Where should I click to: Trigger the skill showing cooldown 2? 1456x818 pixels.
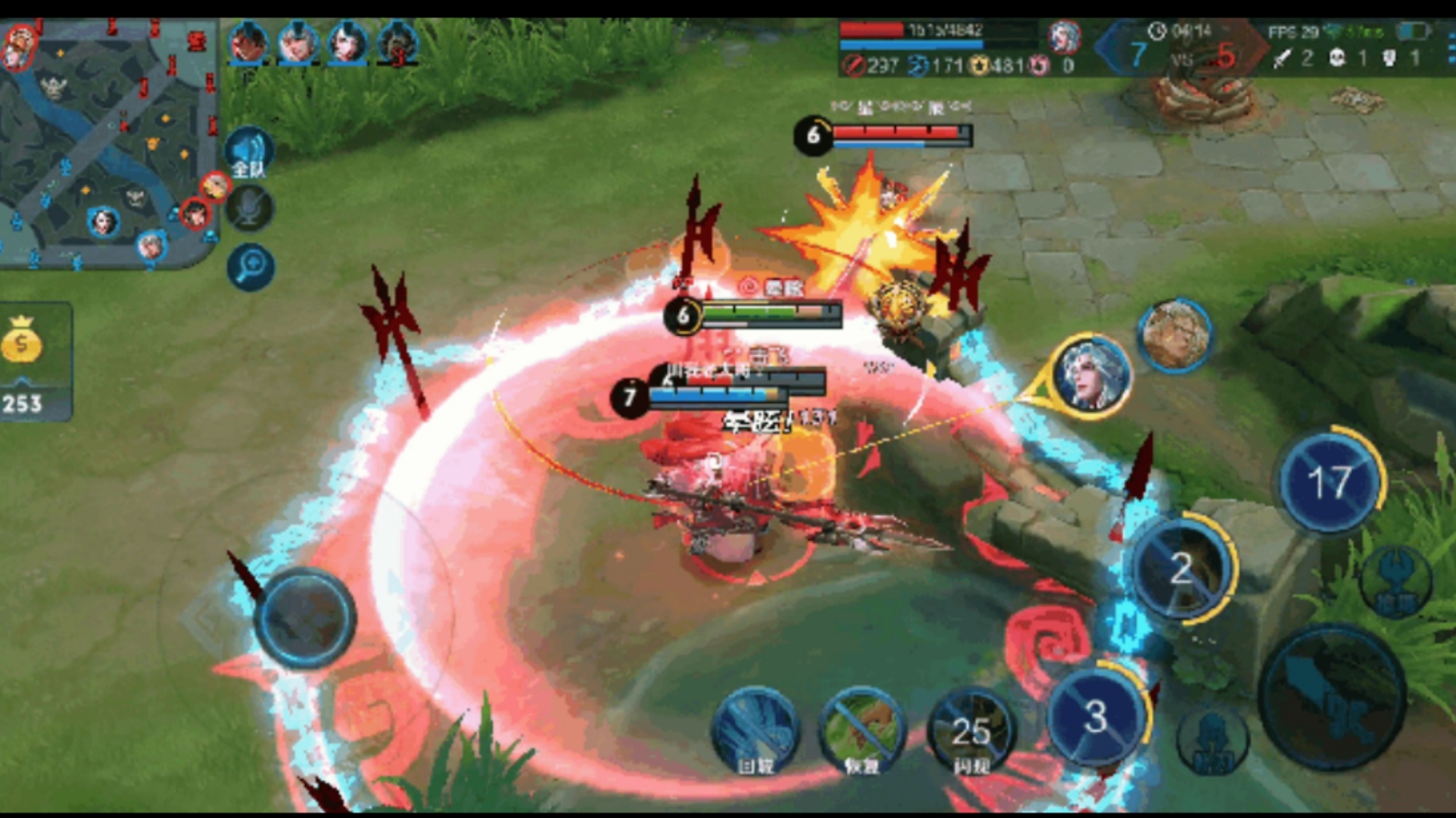point(1181,568)
